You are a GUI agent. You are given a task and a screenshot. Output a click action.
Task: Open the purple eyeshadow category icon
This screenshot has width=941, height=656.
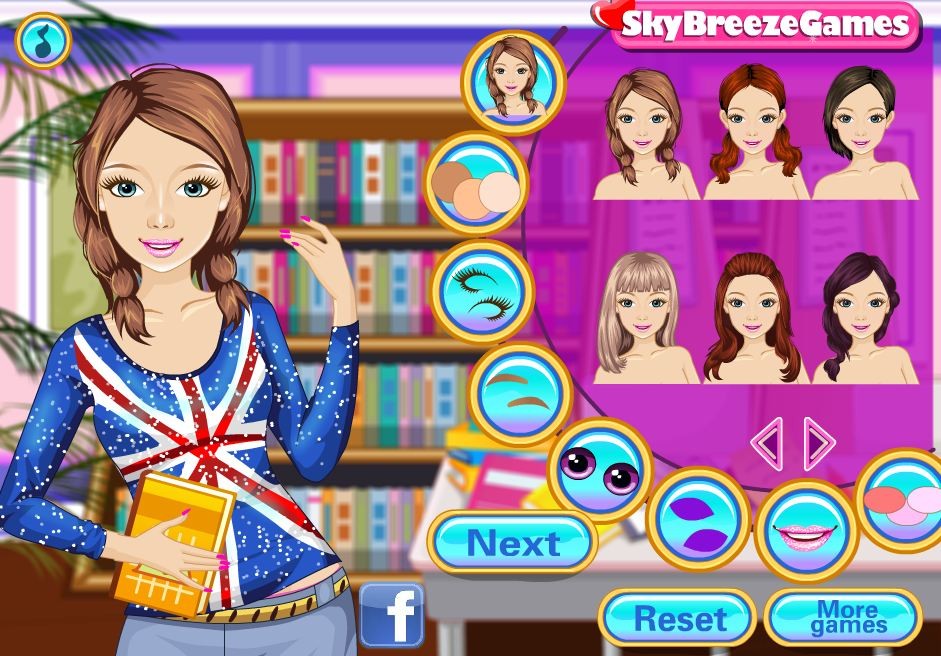pos(698,517)
